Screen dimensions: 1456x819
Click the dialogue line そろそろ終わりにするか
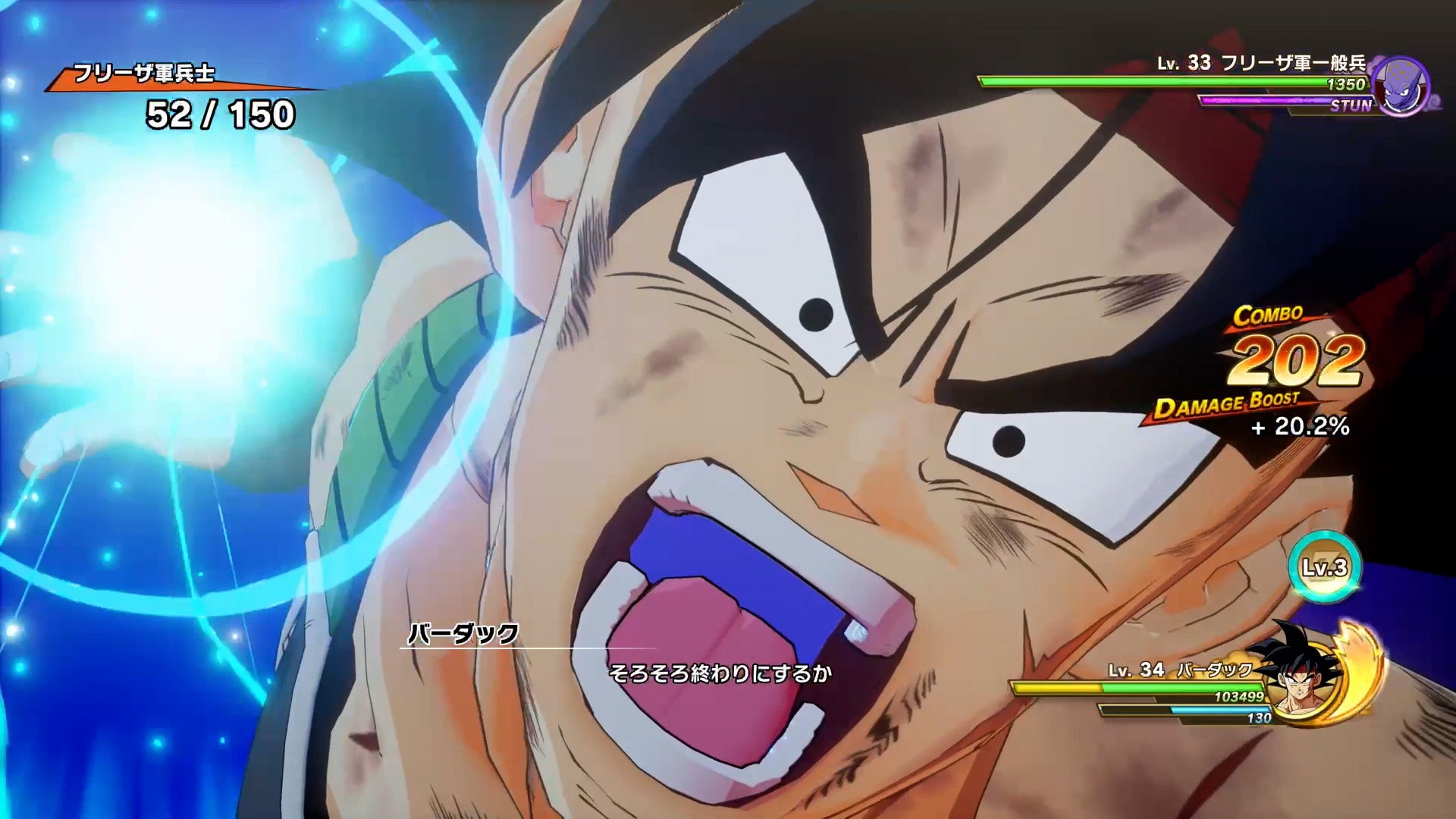pyautogui.click(x=720, y=672)
